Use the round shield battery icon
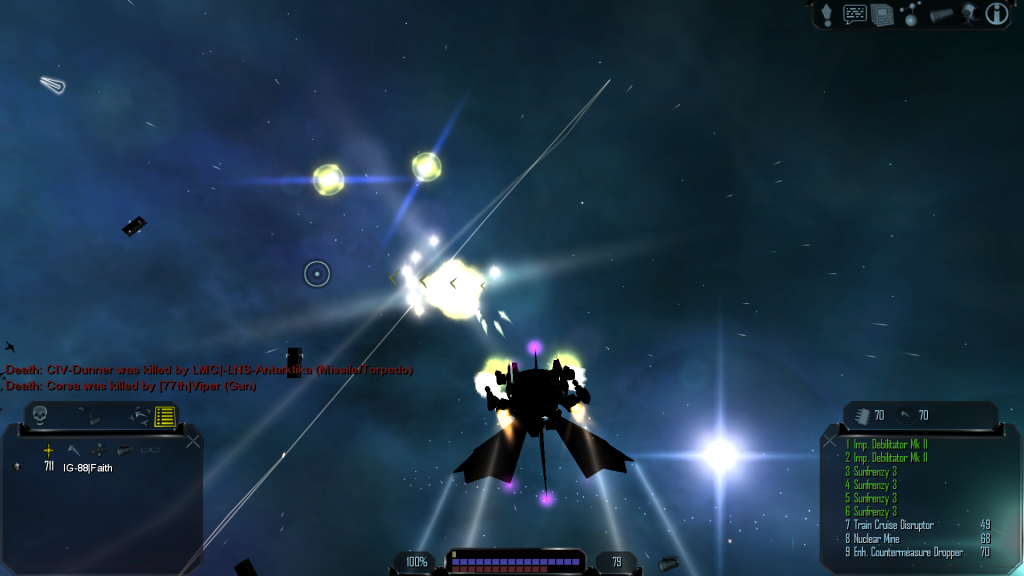The width and height of the screenshot is (1024, 576). [908, 415]
